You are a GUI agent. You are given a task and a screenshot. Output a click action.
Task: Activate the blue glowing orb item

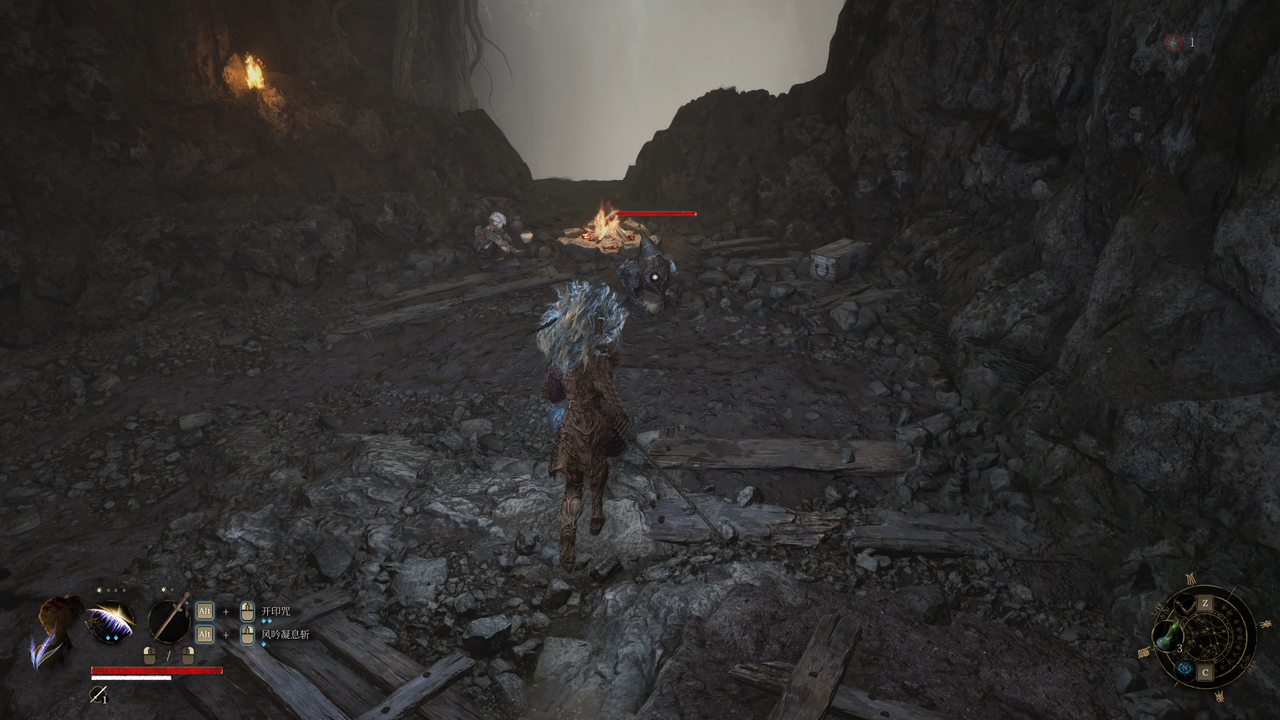pyautogui.click(x=1184, y=669)
